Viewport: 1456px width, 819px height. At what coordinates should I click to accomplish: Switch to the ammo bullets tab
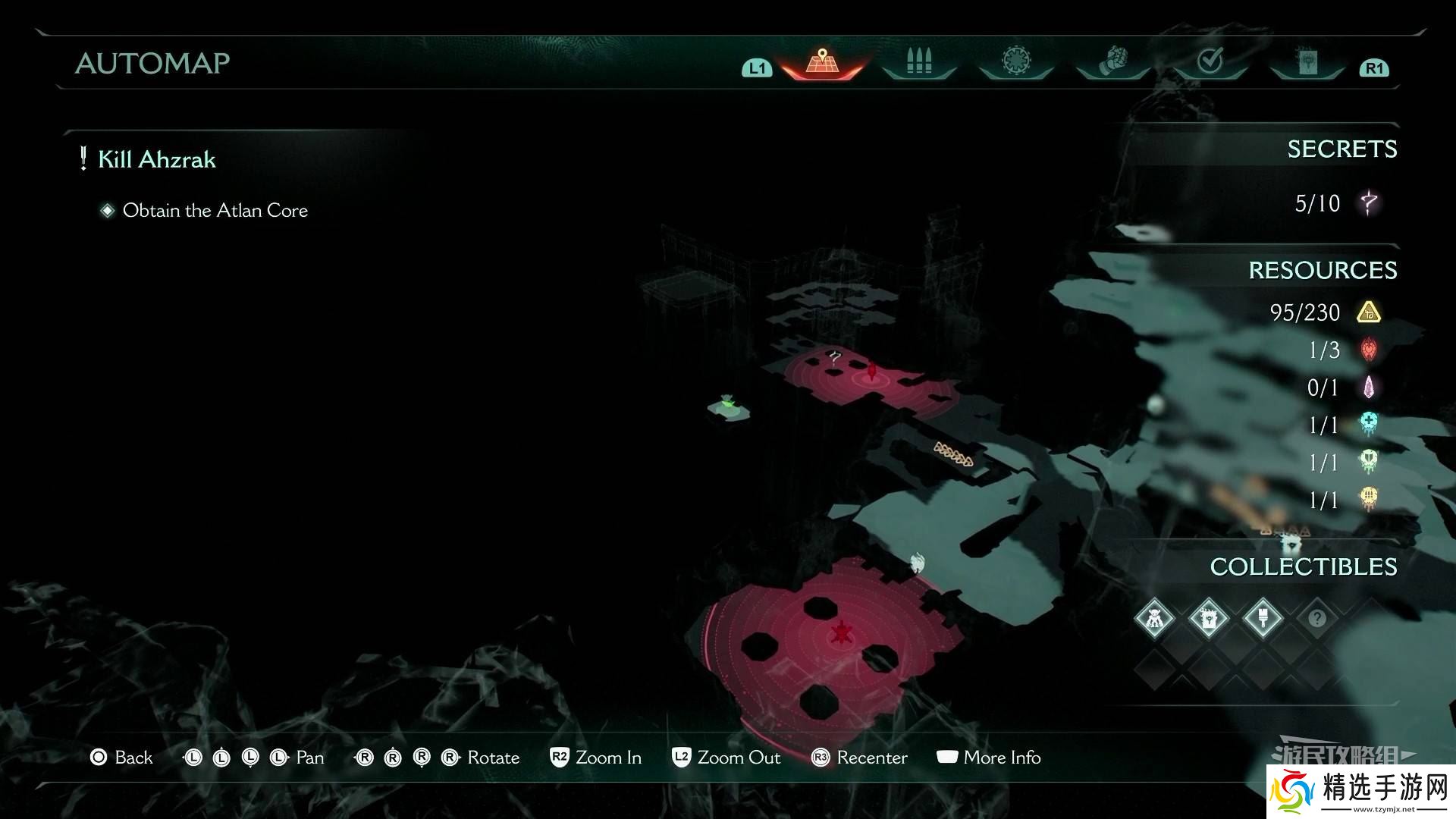click(x=918, y=62)
